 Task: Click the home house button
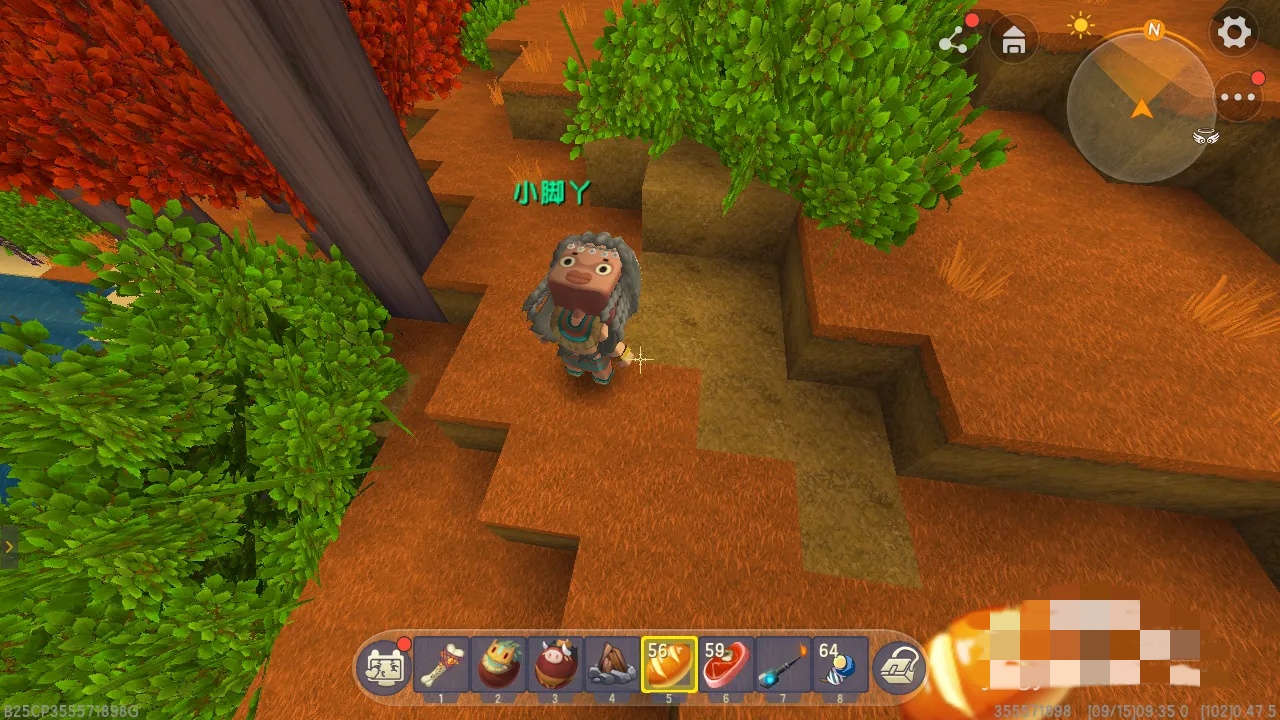1013,41
